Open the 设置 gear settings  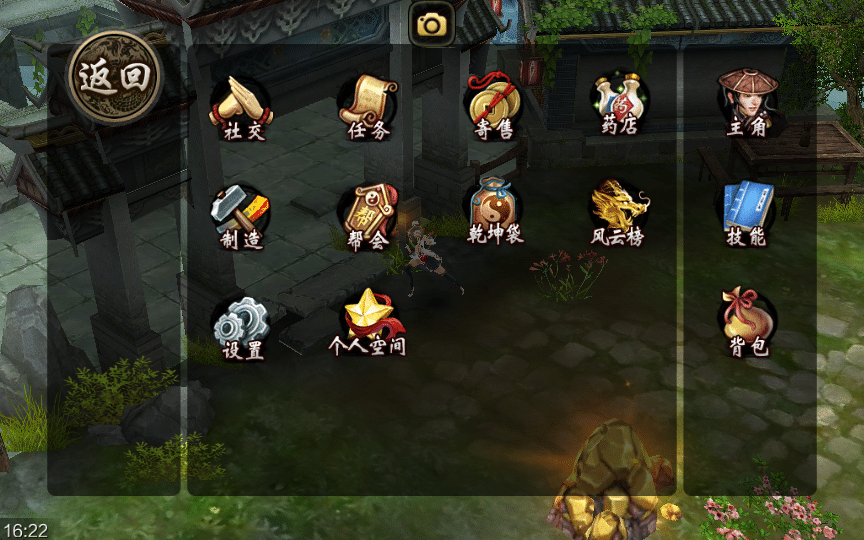tap(241, 327)
